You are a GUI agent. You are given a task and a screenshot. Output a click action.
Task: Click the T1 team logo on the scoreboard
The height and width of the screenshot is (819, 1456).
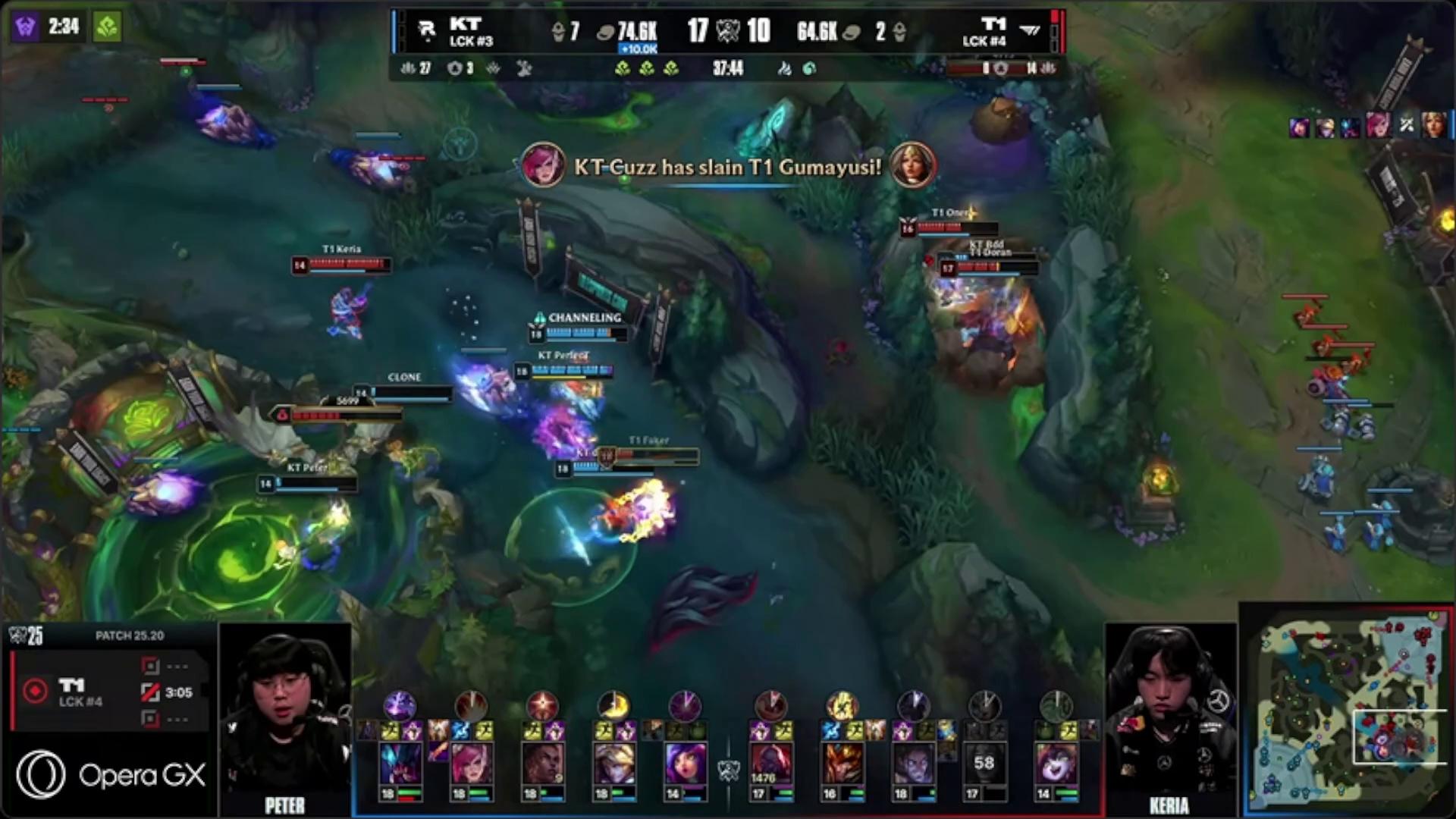click(x=1029, y=30)
